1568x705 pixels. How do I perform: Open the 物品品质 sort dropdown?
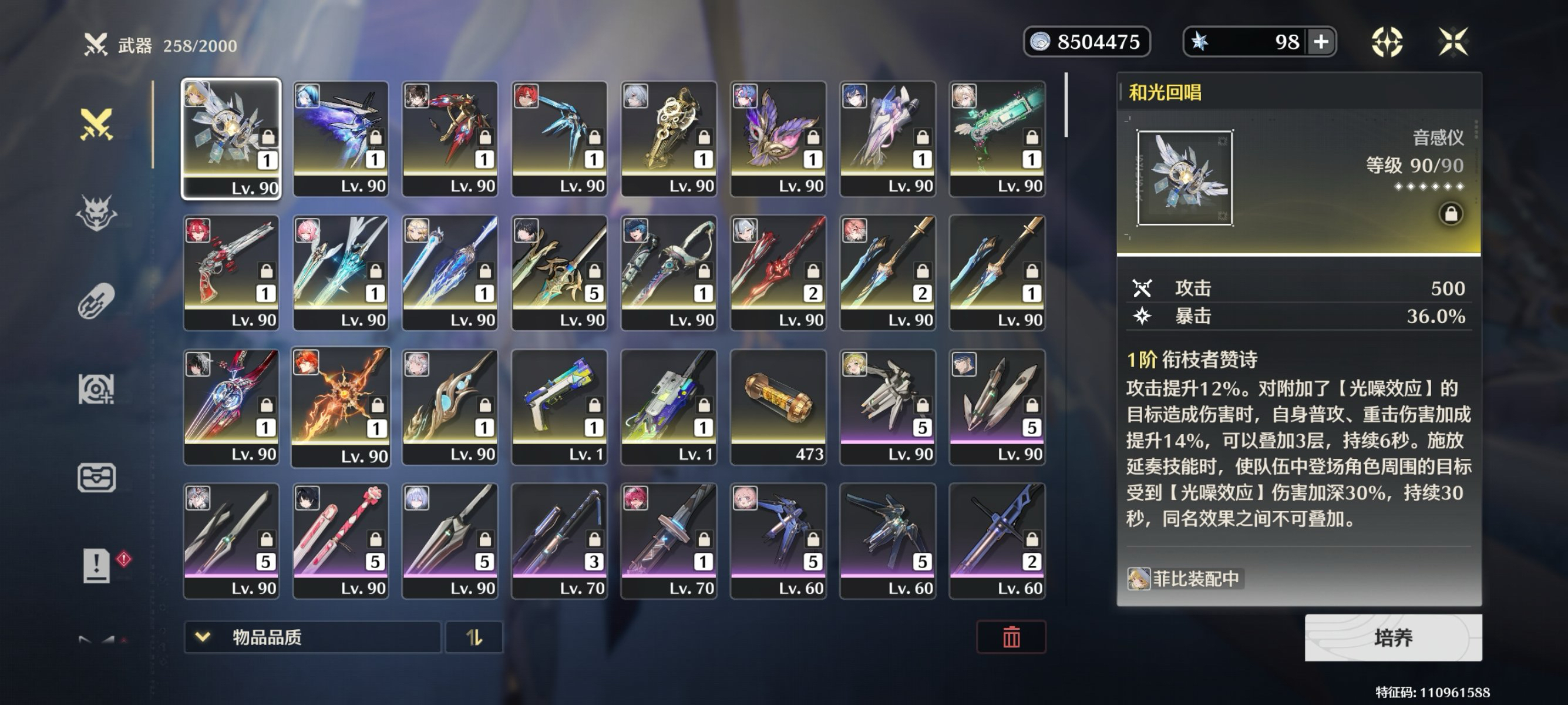point(312,637)
